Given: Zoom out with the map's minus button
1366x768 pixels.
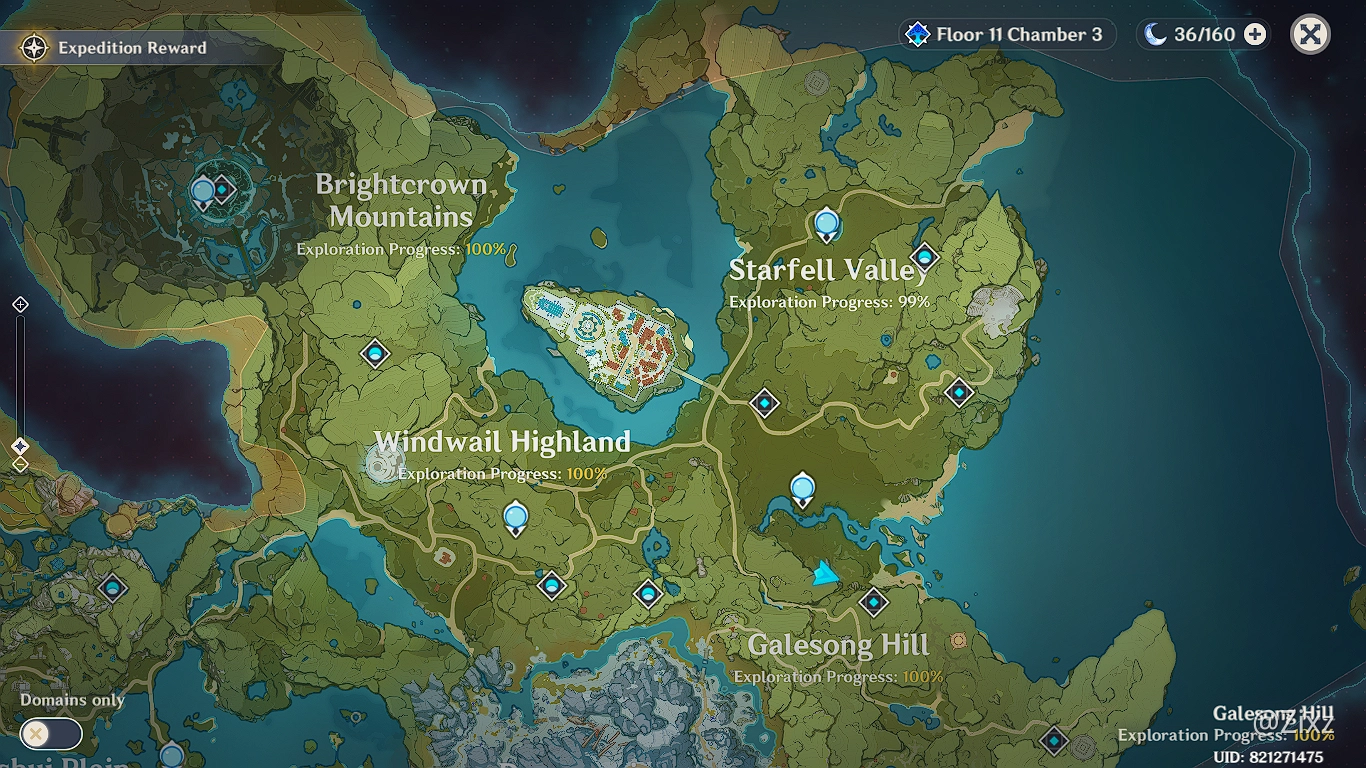Looking at the screenshot, I should pos(20,465).
